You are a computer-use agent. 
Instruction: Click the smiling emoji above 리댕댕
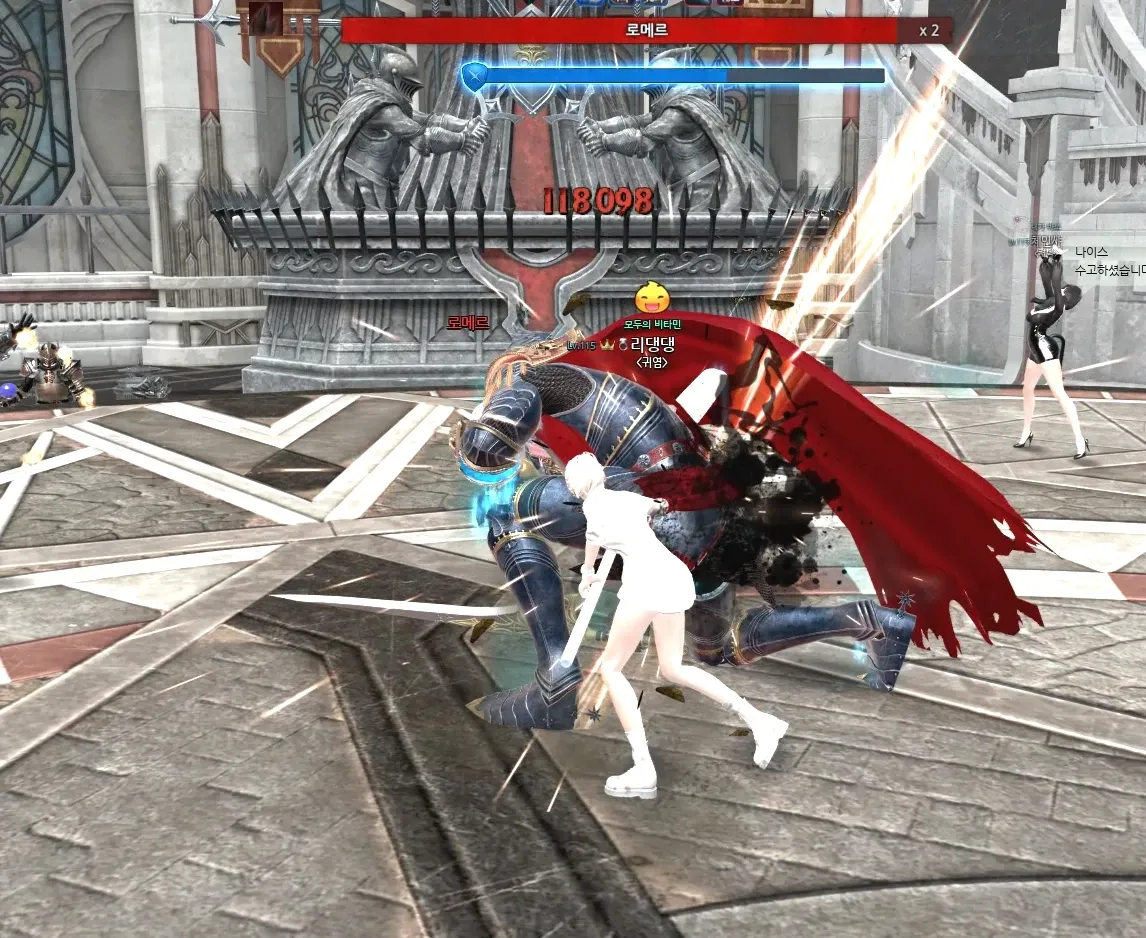tap(652, 297)
